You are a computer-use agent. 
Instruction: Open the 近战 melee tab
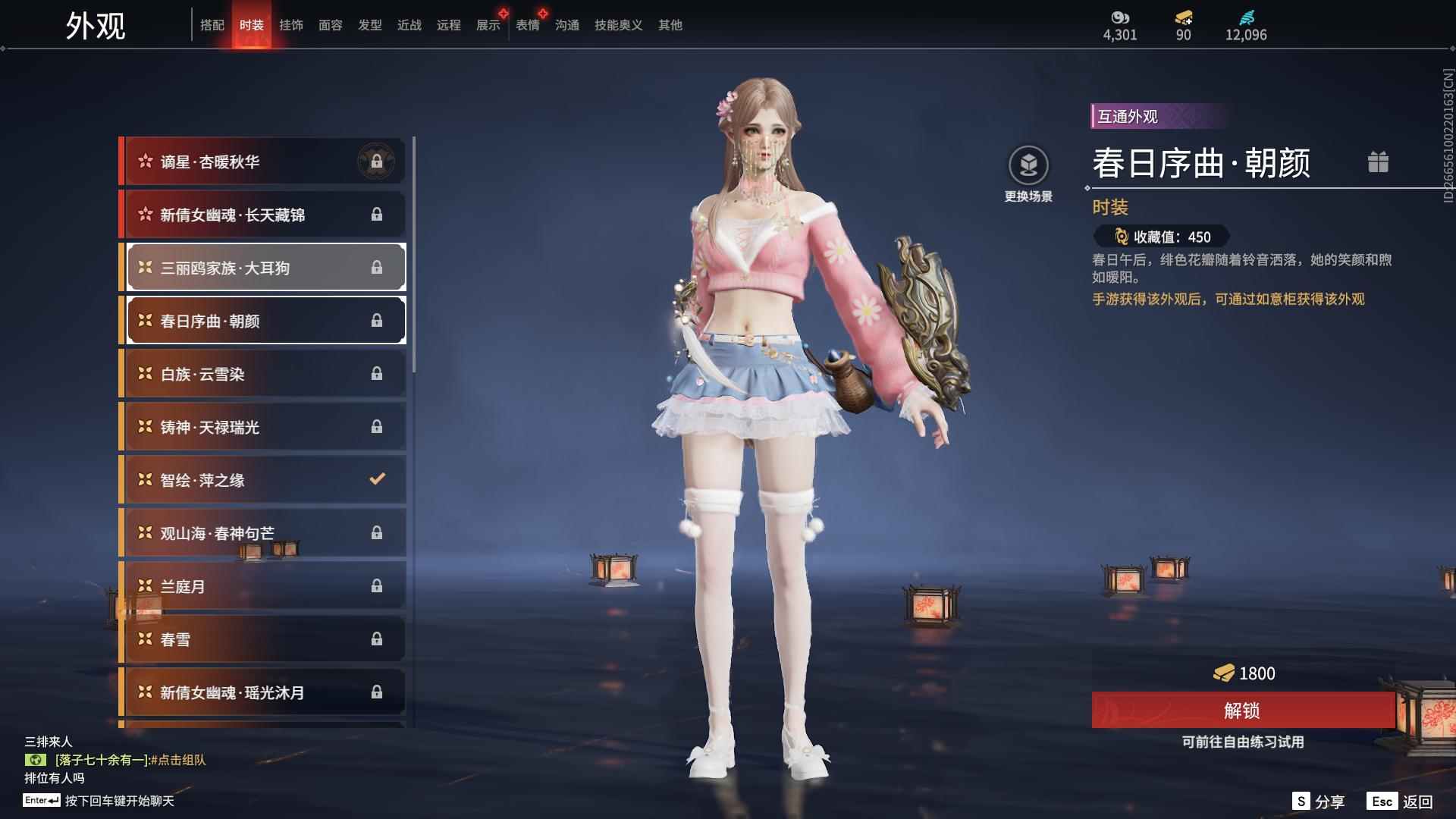[409, 26]
